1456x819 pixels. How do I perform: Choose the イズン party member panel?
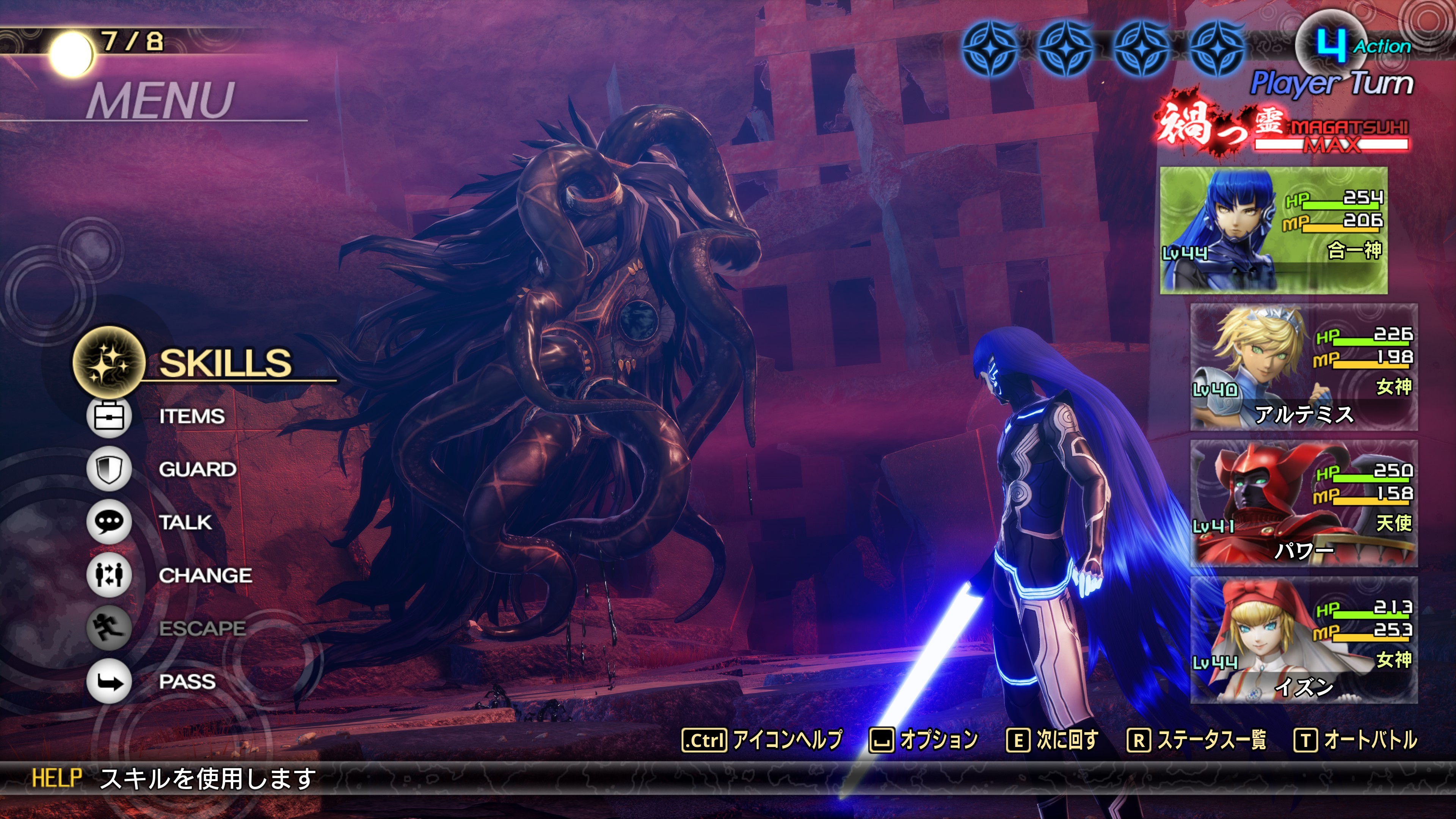(1304, 640)
